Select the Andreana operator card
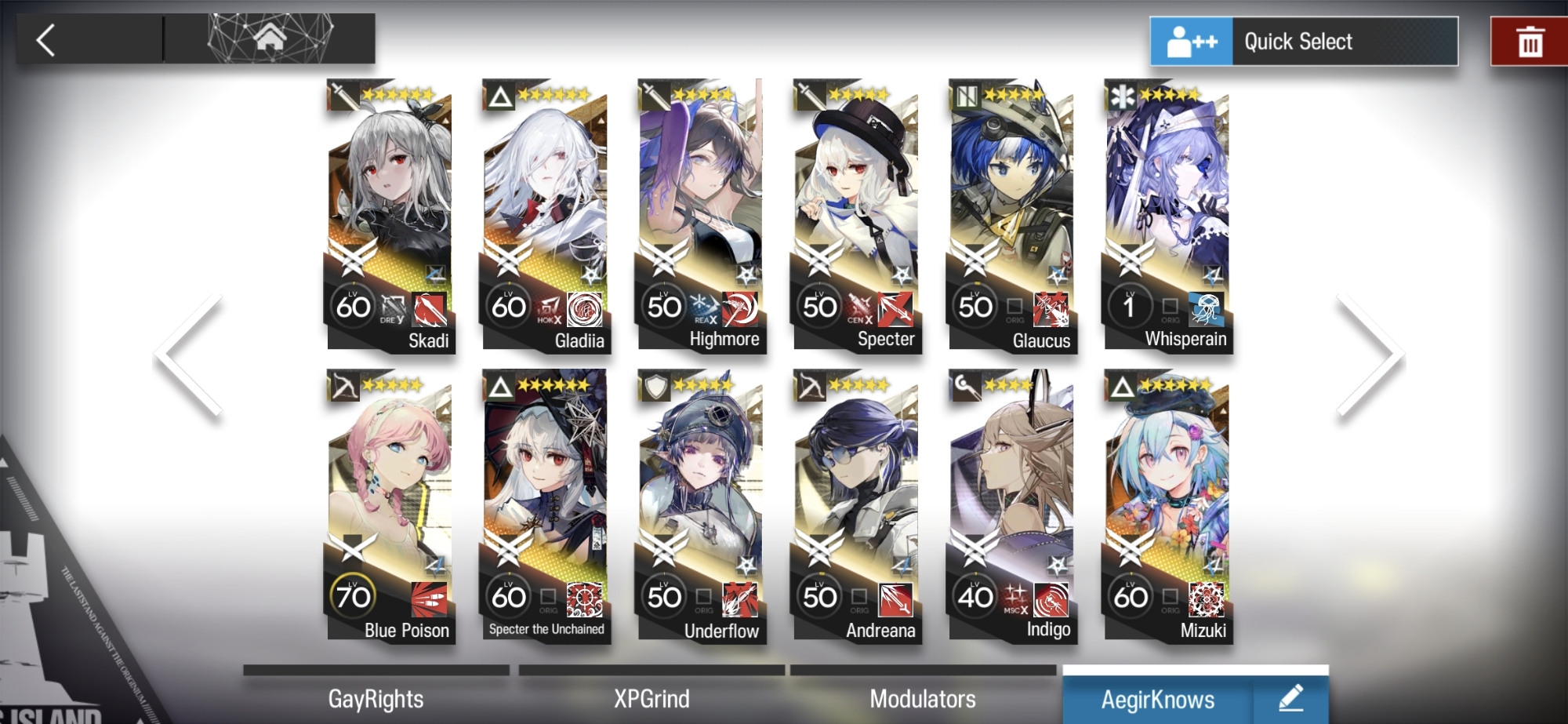The height and width of the screenshot is (724, 1568). tap(855, 506)
